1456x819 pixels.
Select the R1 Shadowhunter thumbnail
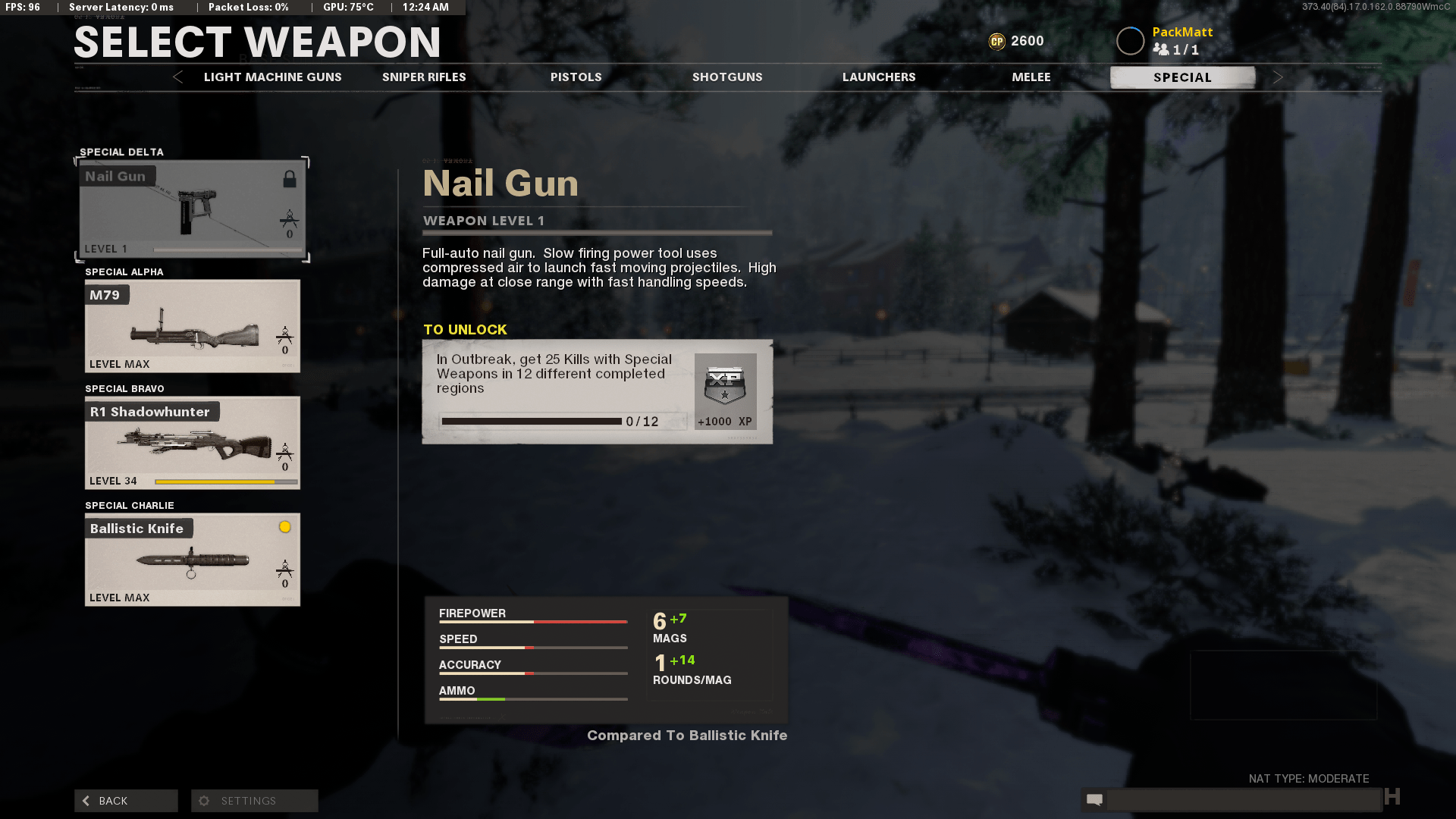192,443
